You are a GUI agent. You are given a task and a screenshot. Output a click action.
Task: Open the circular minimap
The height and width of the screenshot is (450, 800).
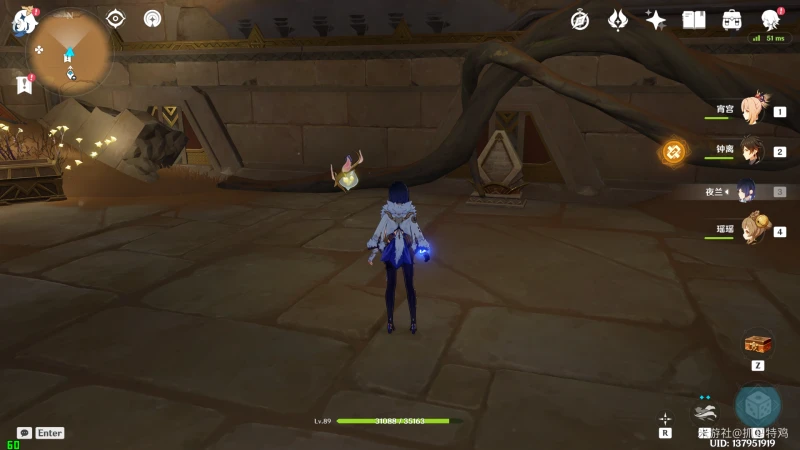coord(70,50)
